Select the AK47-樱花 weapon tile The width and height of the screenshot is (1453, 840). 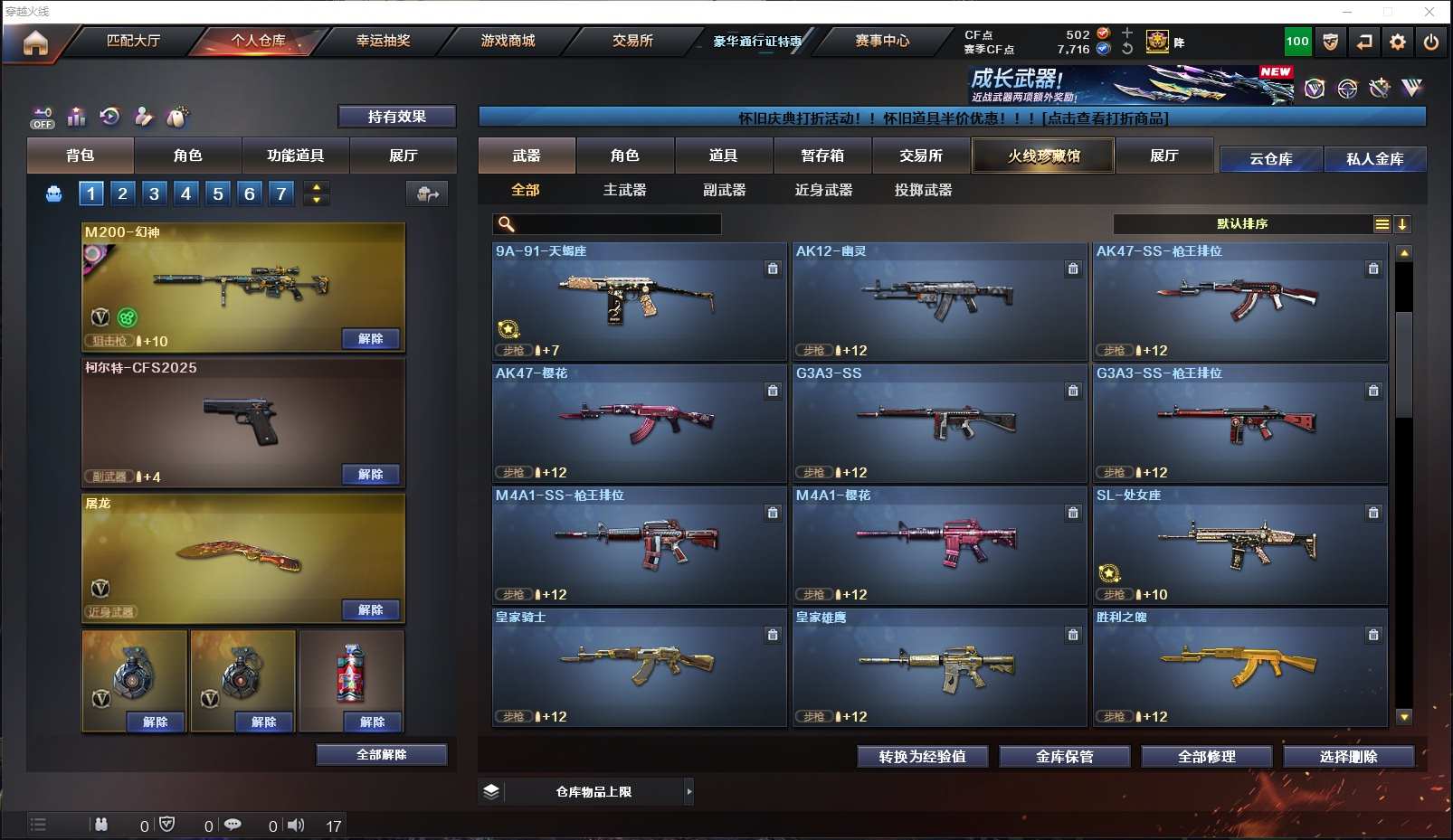pos(639,422)
